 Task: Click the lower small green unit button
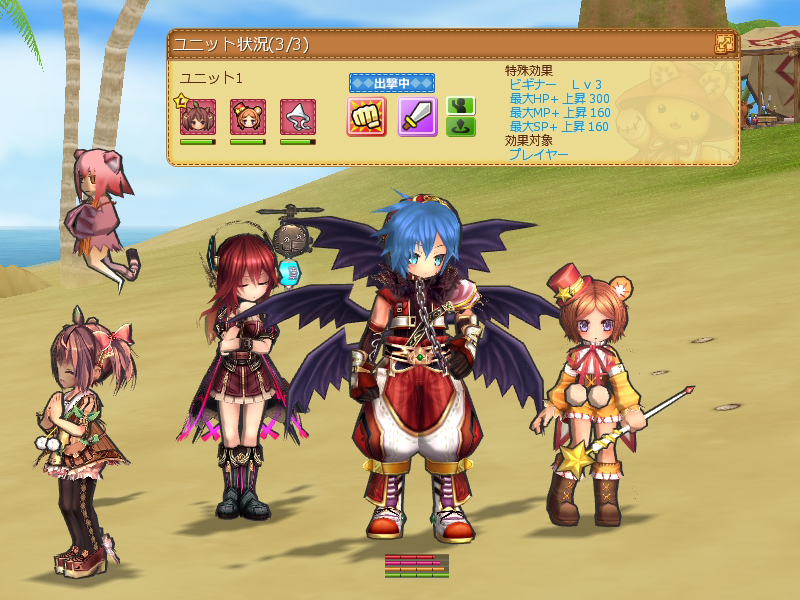coord(461,127)
